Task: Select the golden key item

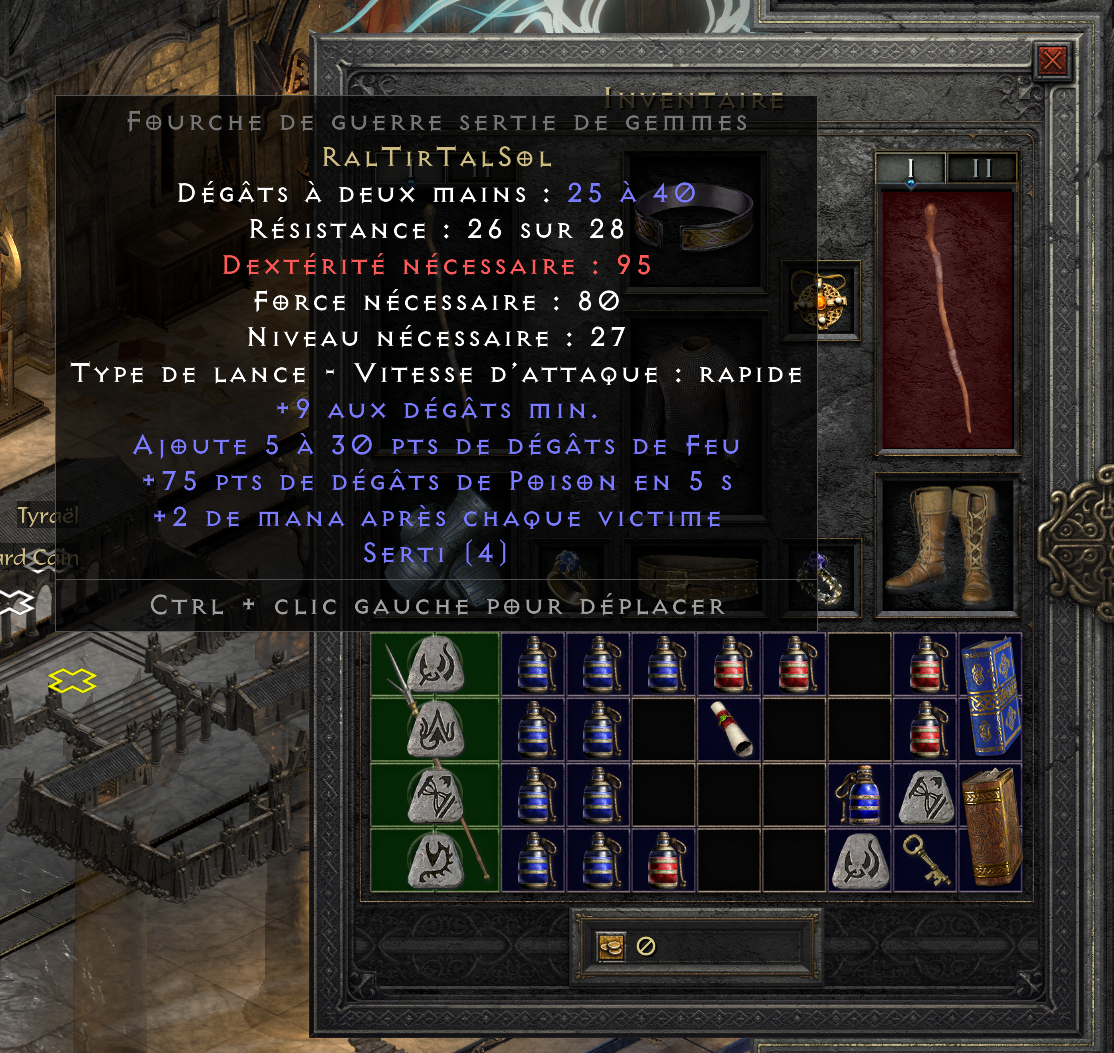Action: (925, 859)
